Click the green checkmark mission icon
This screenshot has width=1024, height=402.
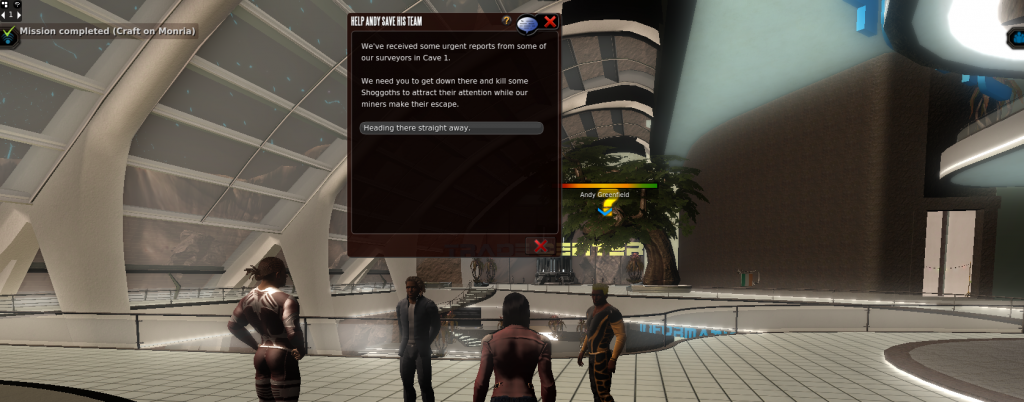pyautogui.click(x=9, y=32)
